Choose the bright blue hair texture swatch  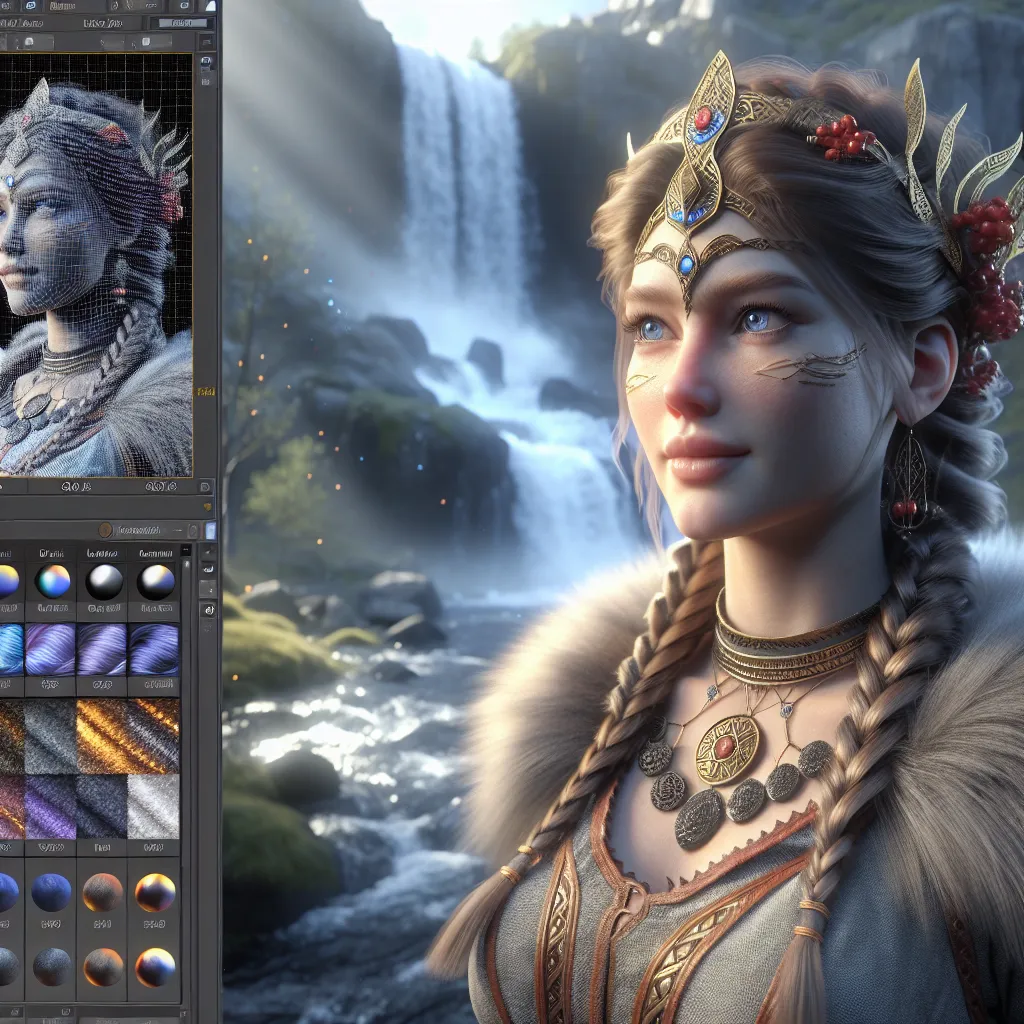tap(8, 649)
